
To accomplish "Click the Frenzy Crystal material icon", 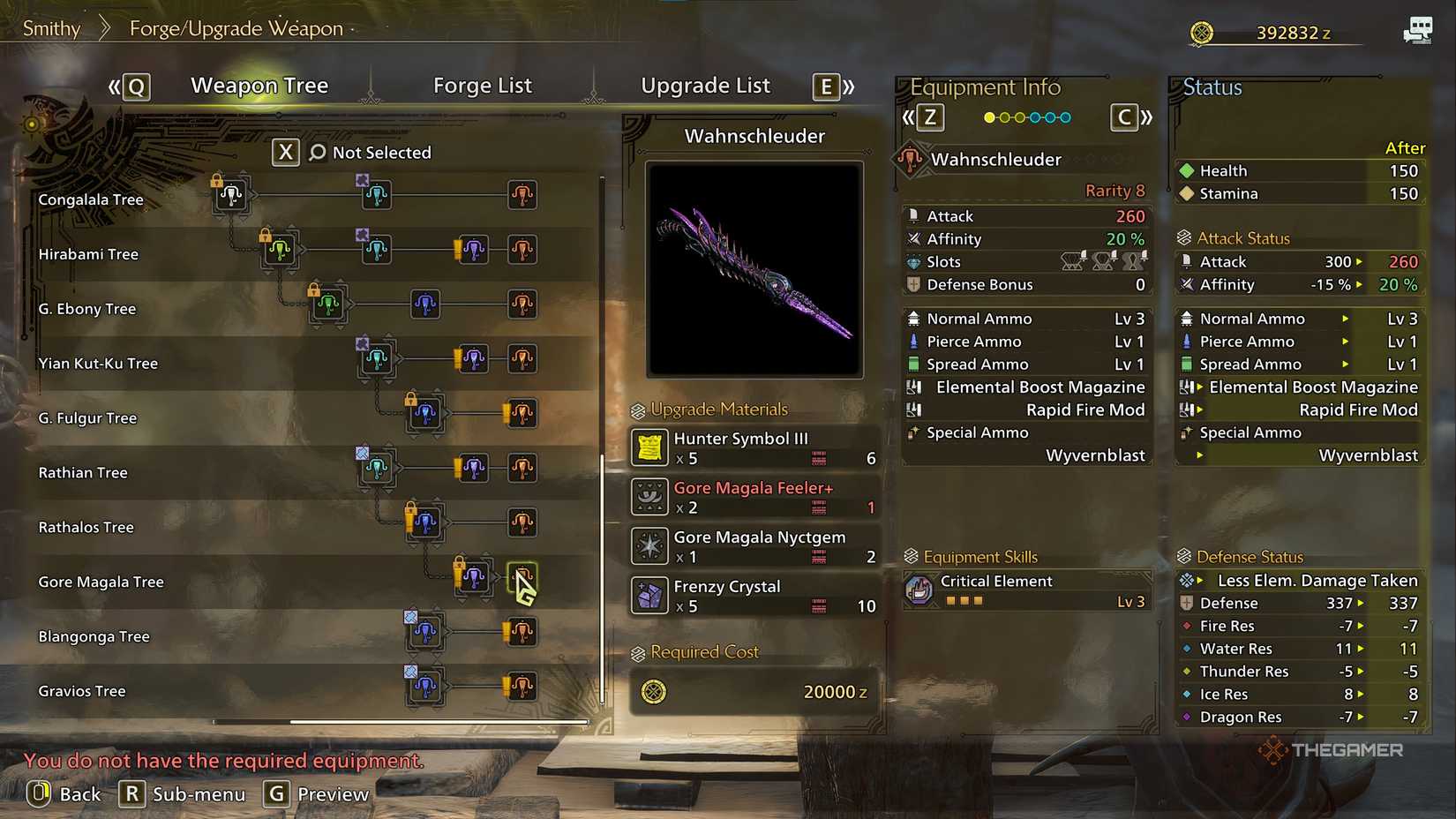I will click(x=648, y=596).
